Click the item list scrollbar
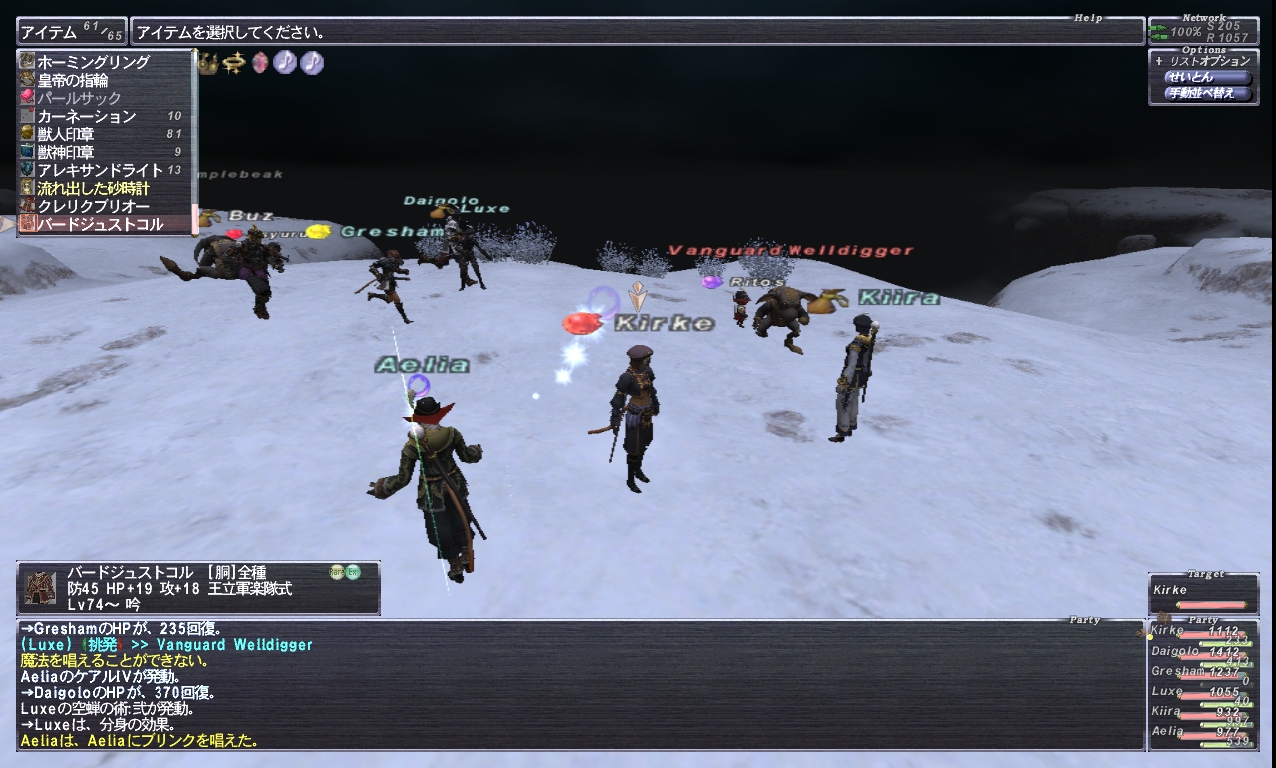The width and height of the screenshot is (1276, 768). pos(194,140)
